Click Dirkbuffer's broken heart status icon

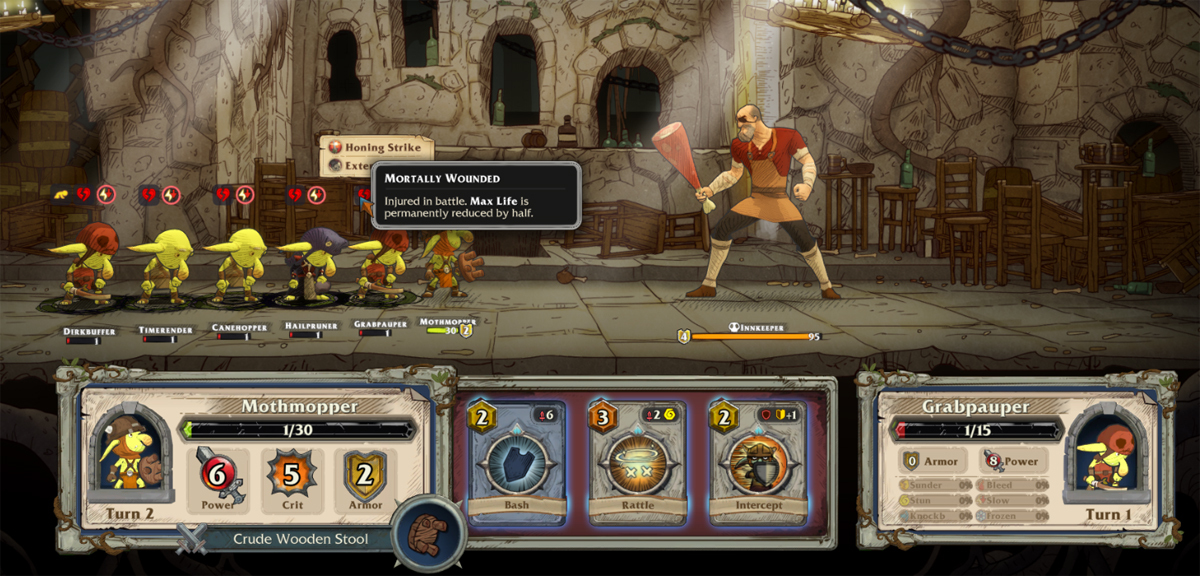pyautogui.click(x=84, y=194)
